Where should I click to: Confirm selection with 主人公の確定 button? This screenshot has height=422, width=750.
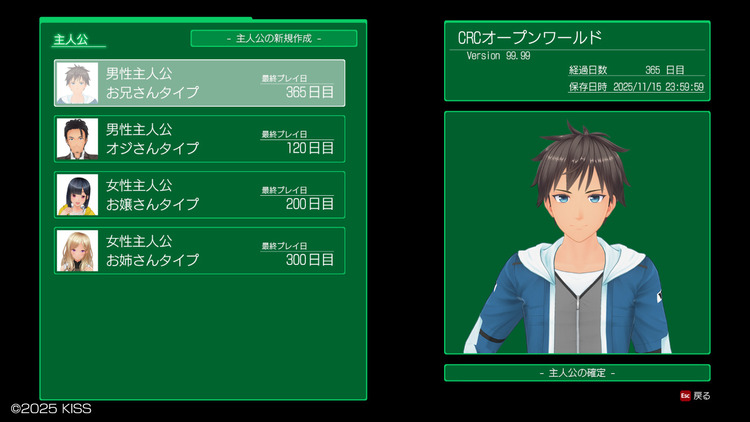pos(577,373)
